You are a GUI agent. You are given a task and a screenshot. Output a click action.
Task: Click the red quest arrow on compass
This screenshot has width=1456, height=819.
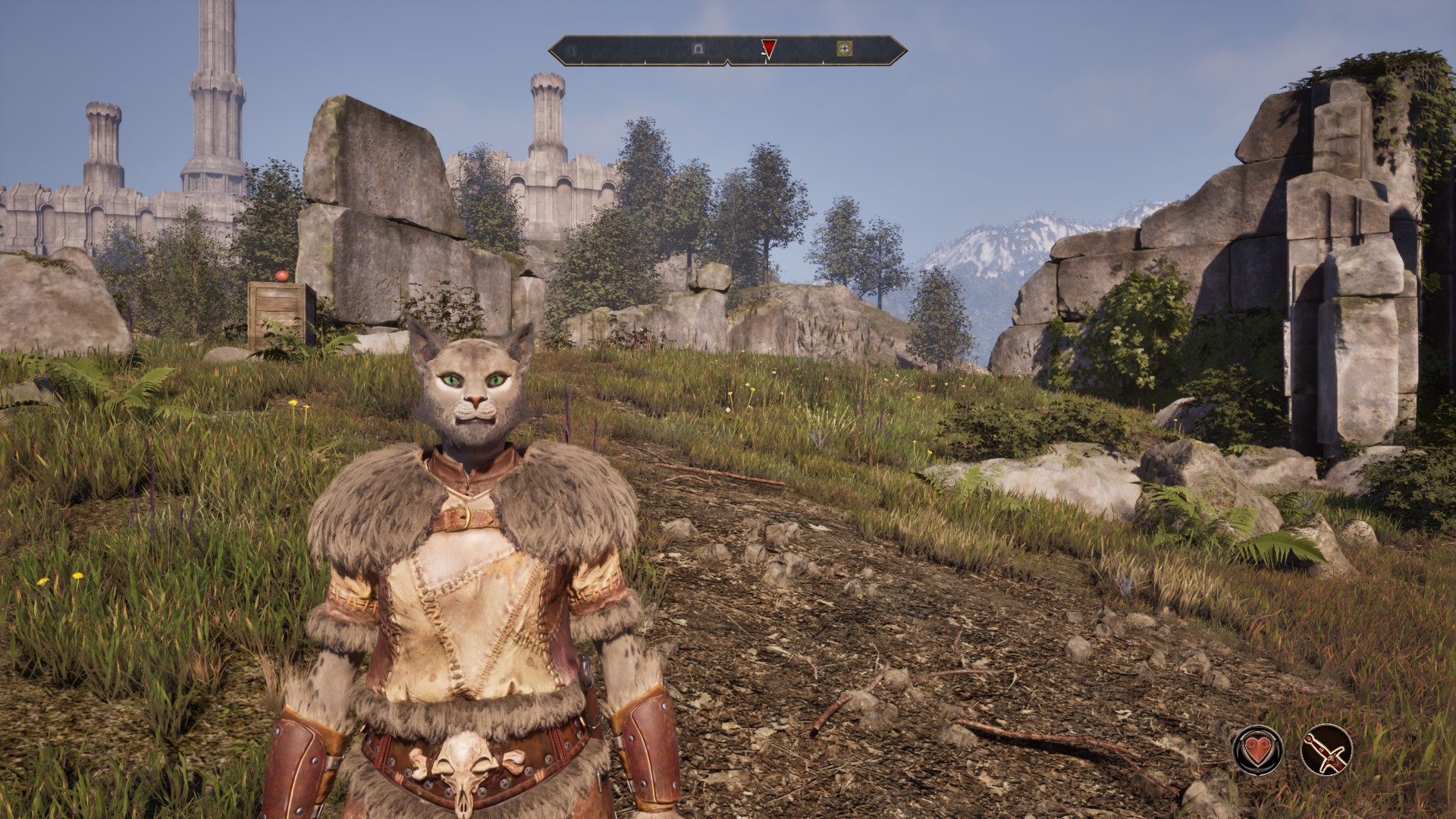pos(768,49)
